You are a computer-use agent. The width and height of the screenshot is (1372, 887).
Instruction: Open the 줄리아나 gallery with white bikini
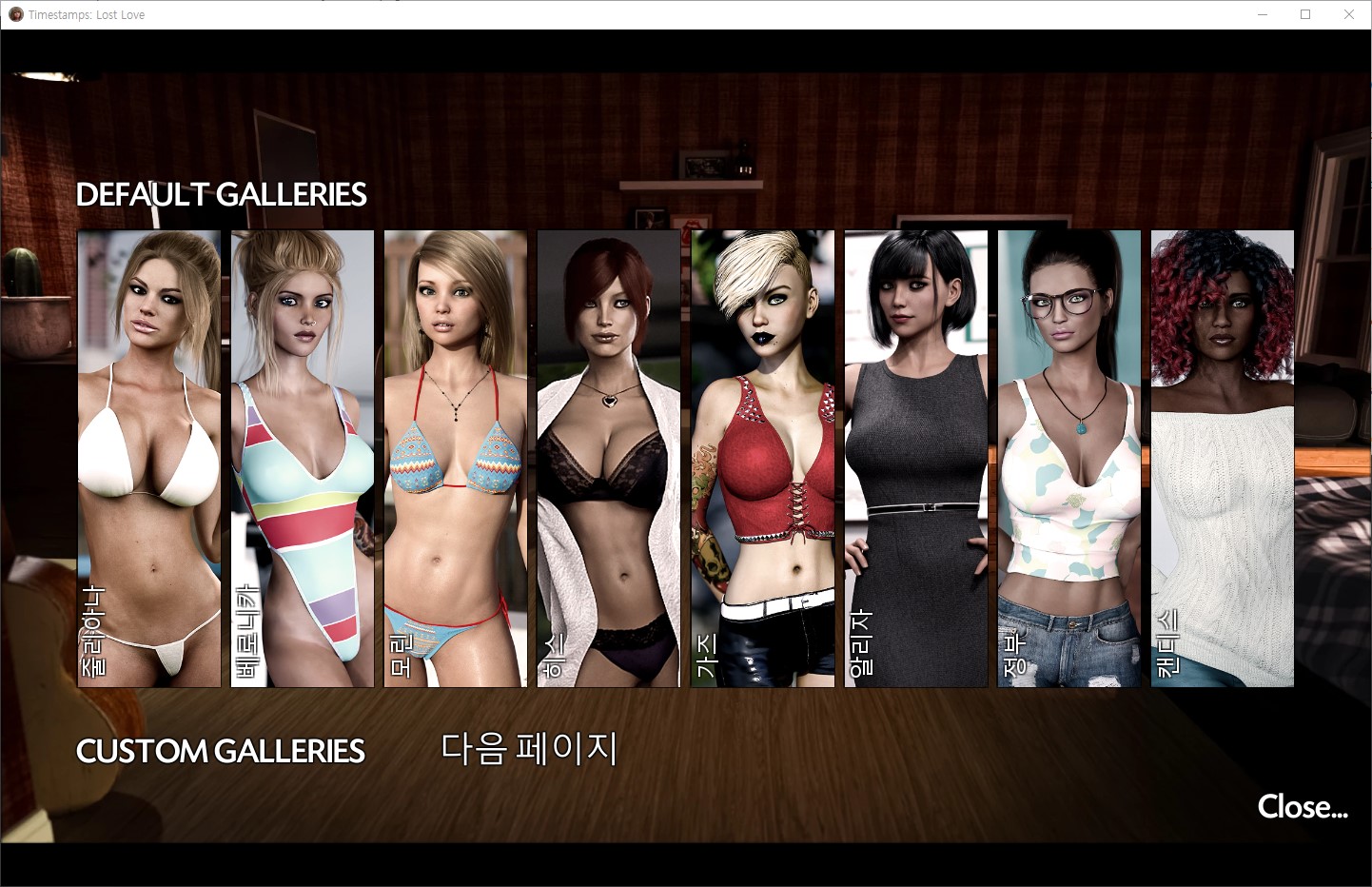tap(148, 458)
